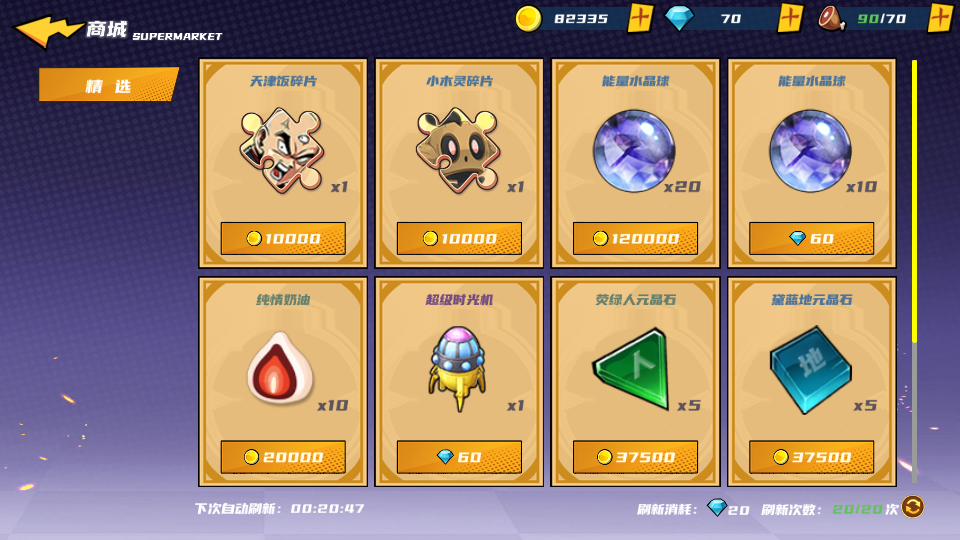Refresh the shop with the circular arrow button

pyautogui.click(x=912, y=507)
